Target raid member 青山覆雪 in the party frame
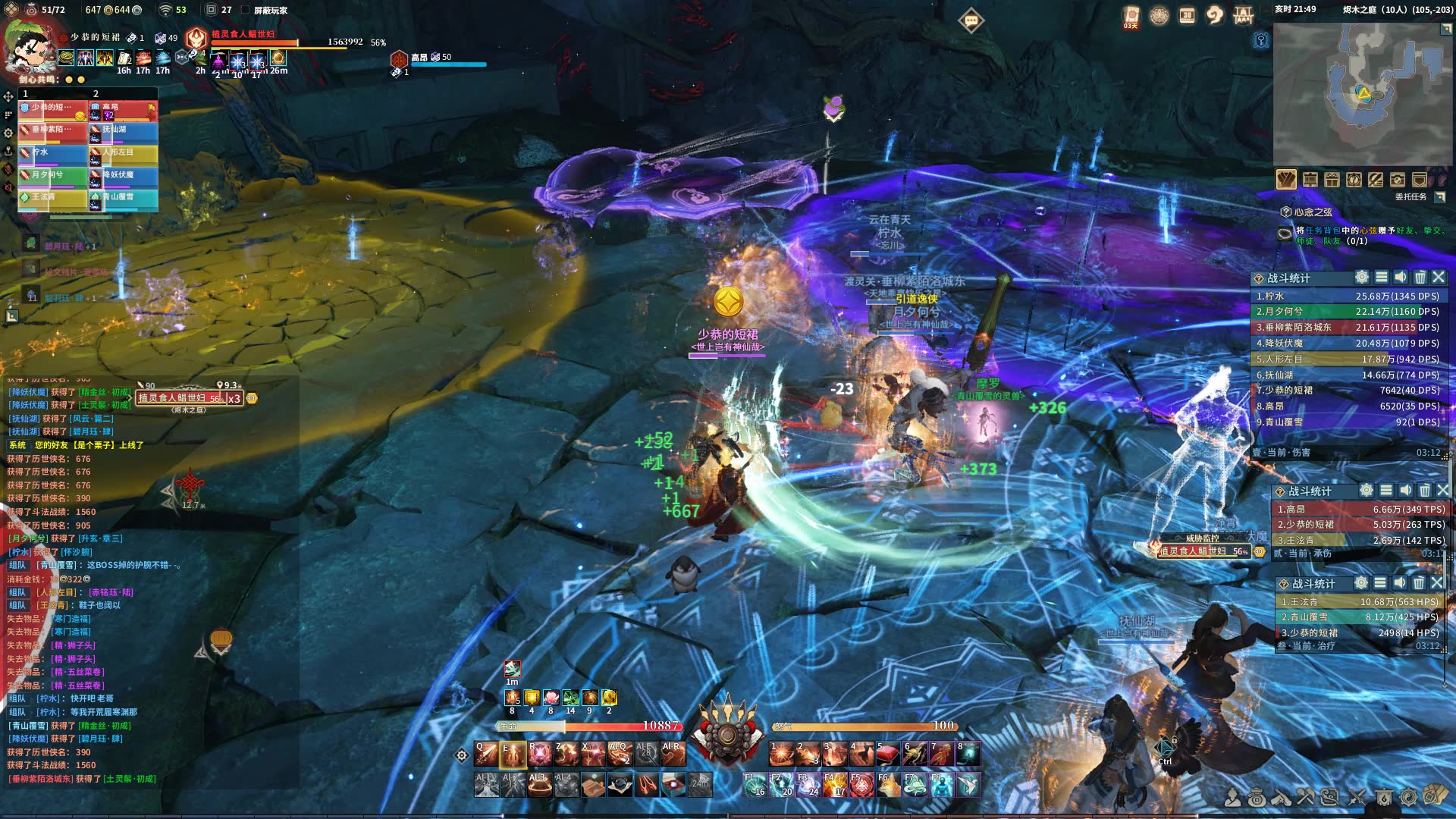This screenshot has height=819, width=1456. tap(124, 199)
